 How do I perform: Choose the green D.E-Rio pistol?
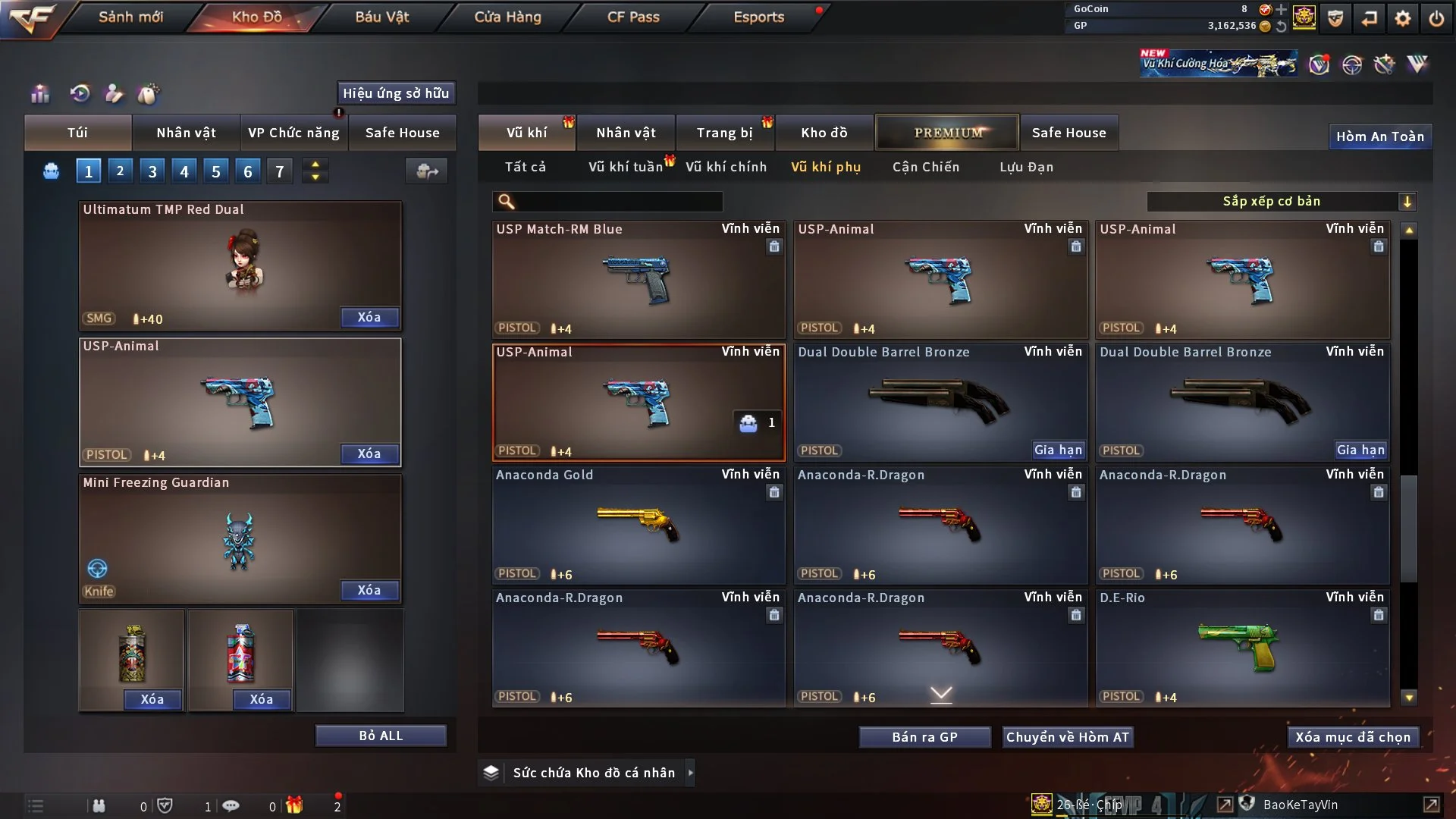click(1241, 648)
